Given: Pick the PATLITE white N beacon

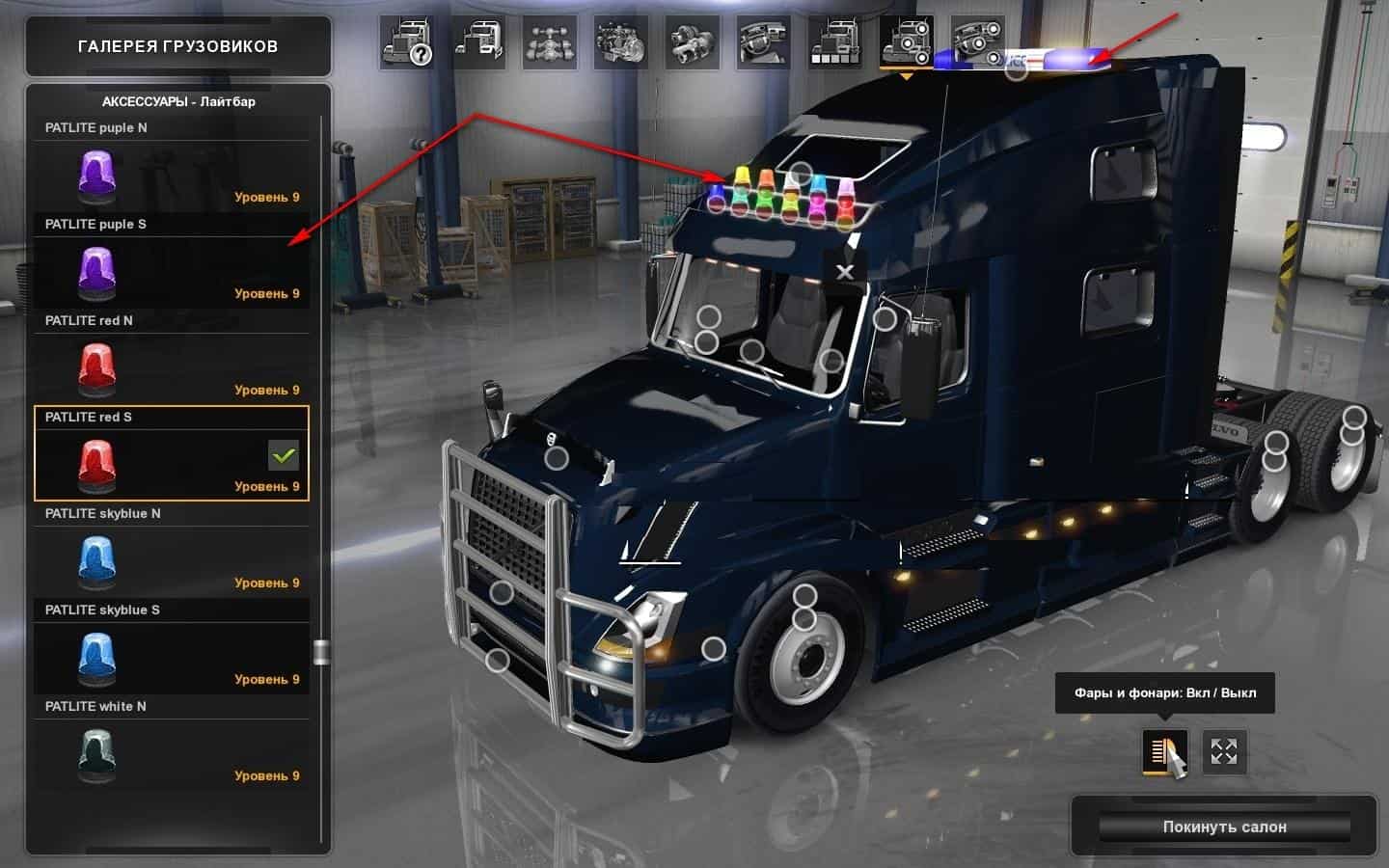Looking at the screenshot, I should coord(172,744).
